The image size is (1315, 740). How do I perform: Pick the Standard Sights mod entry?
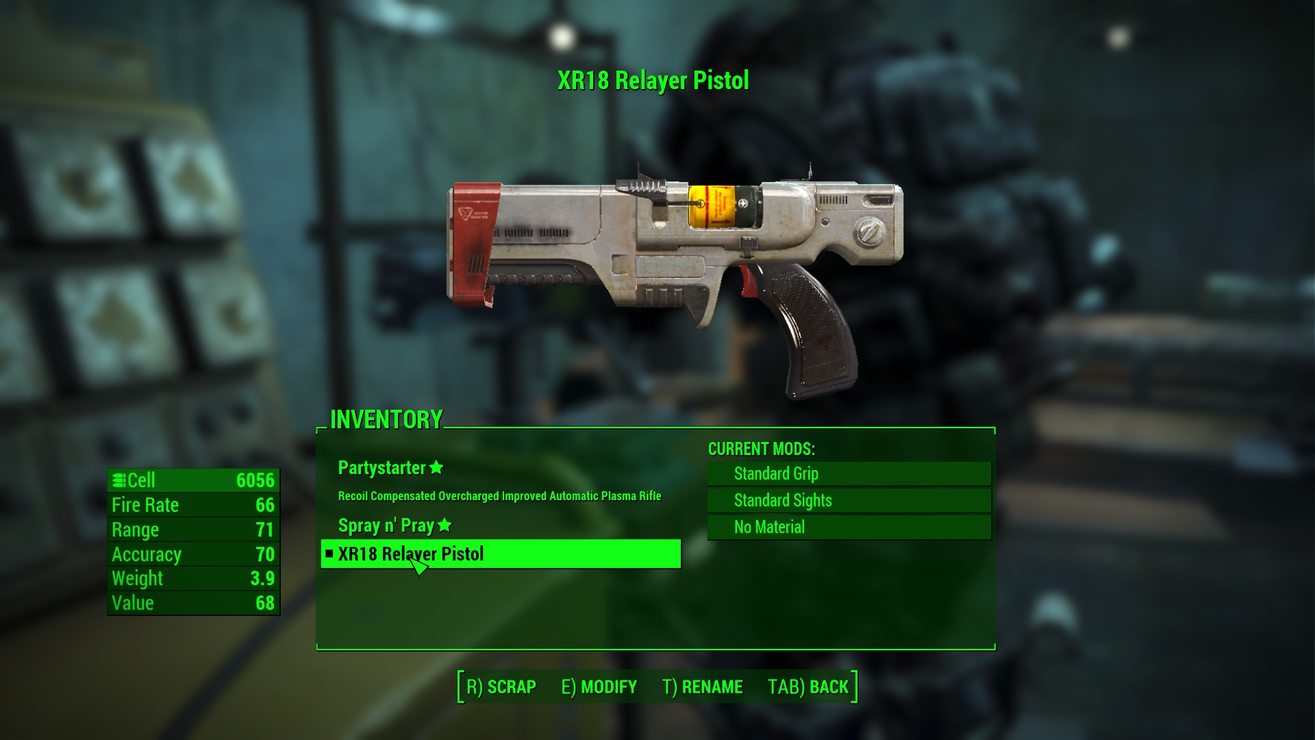coord(849,500)
